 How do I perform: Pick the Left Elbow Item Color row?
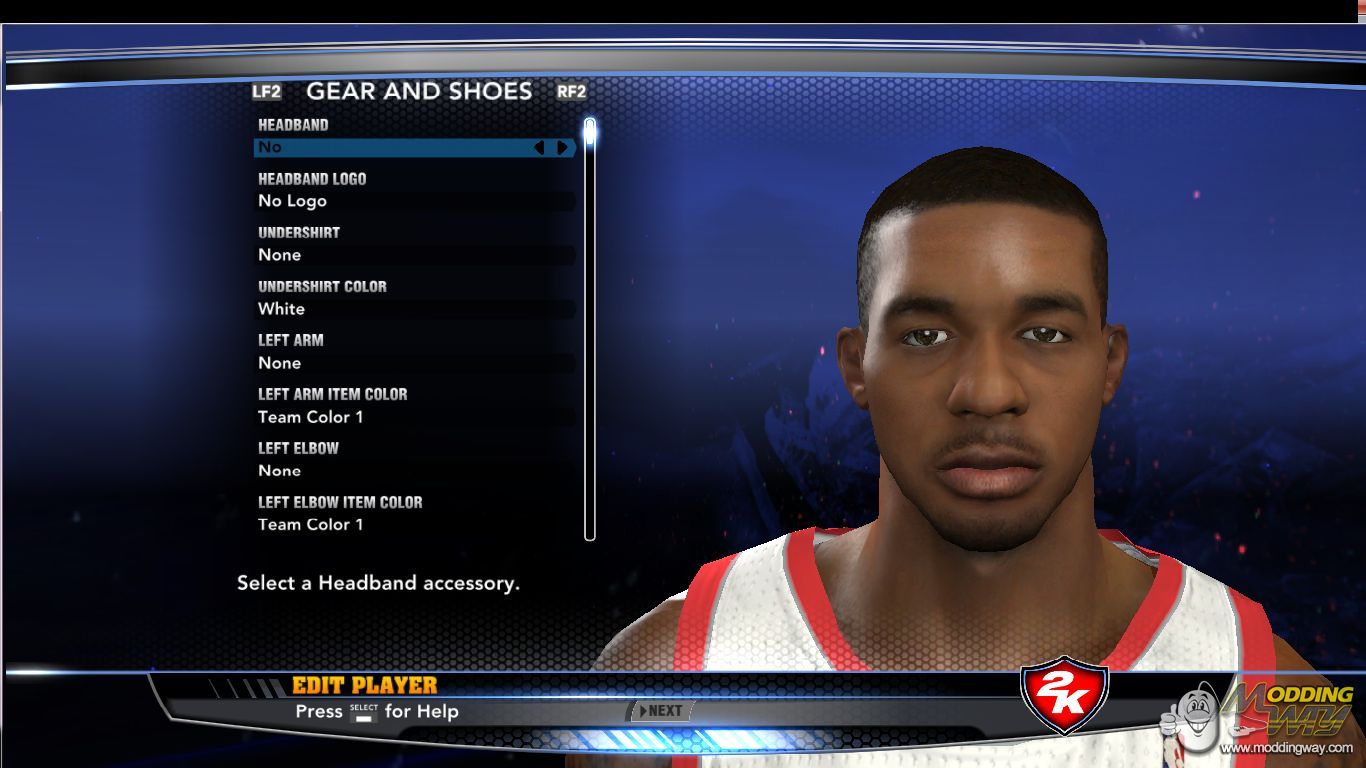(x=414, y=525)
